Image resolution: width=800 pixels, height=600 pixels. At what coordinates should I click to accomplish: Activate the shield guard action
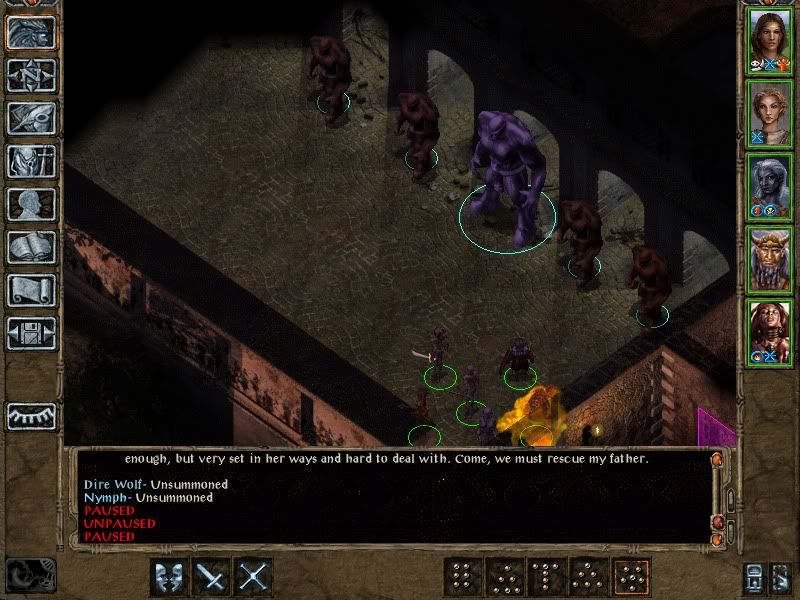coord(170,577)
